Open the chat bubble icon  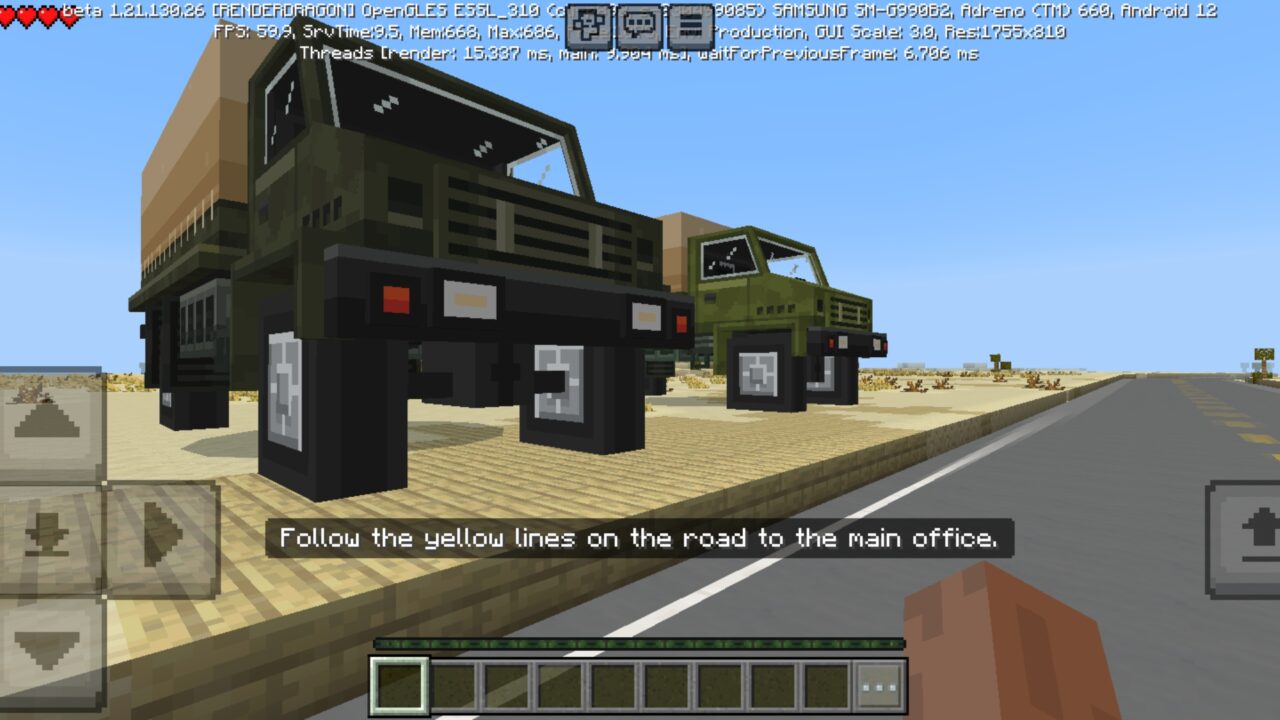coord(637,25)
